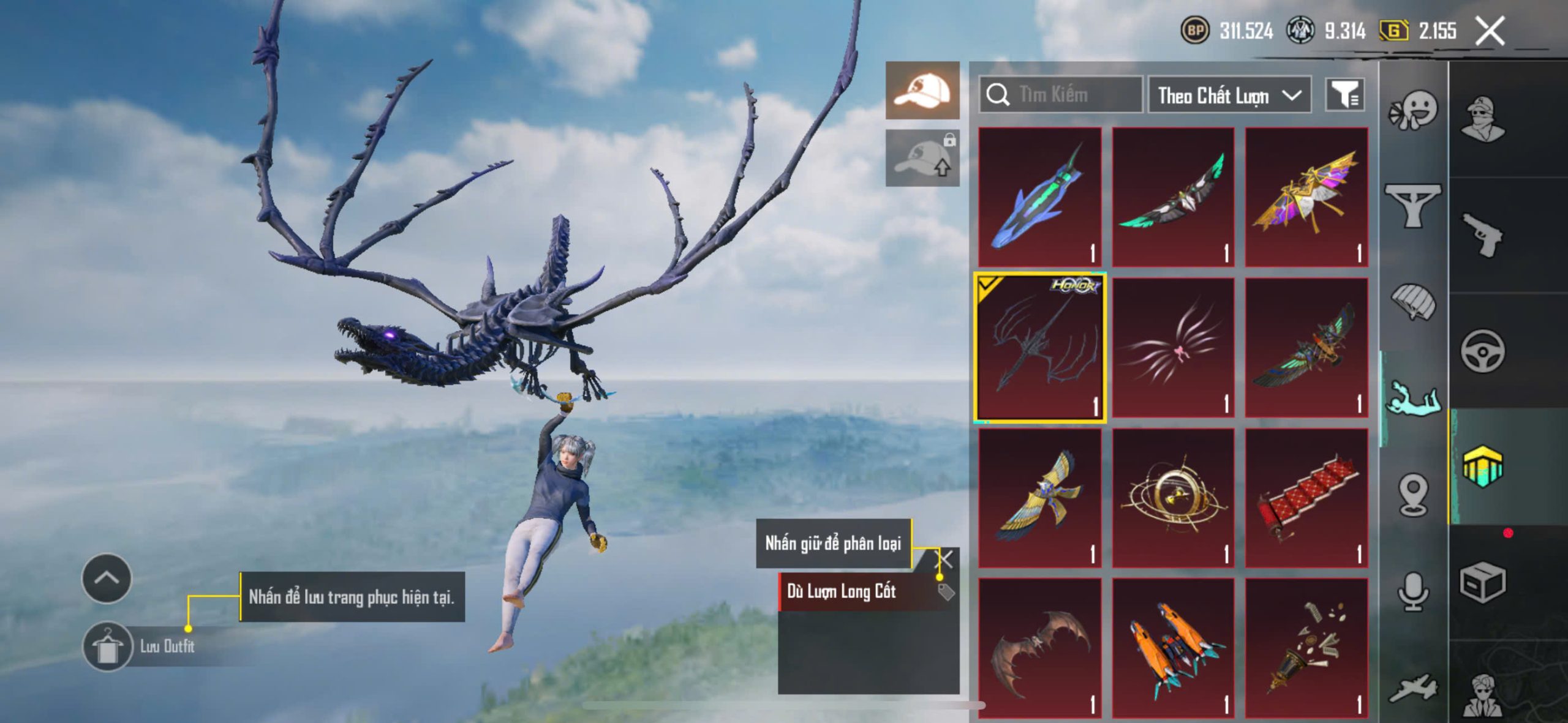
Task: Open the crate box section
Action: pos(1482,582)
